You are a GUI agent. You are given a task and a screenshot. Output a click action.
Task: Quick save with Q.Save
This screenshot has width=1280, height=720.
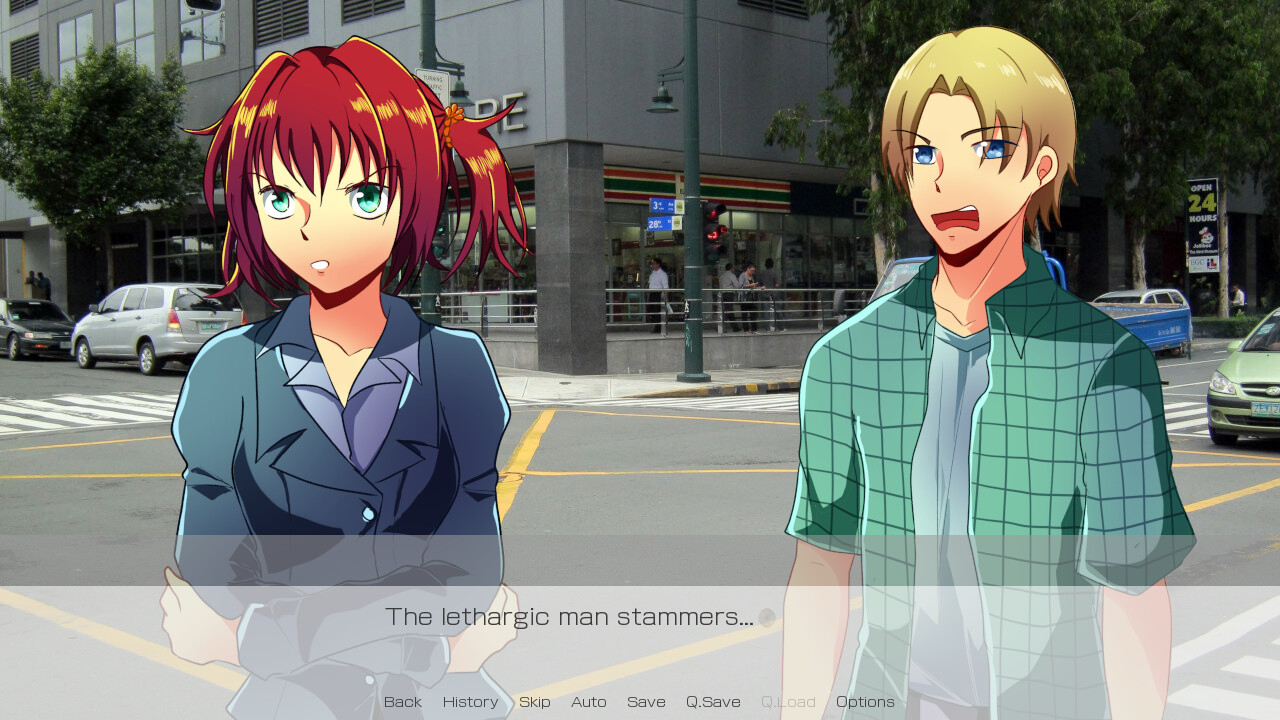tap(713, 702)
